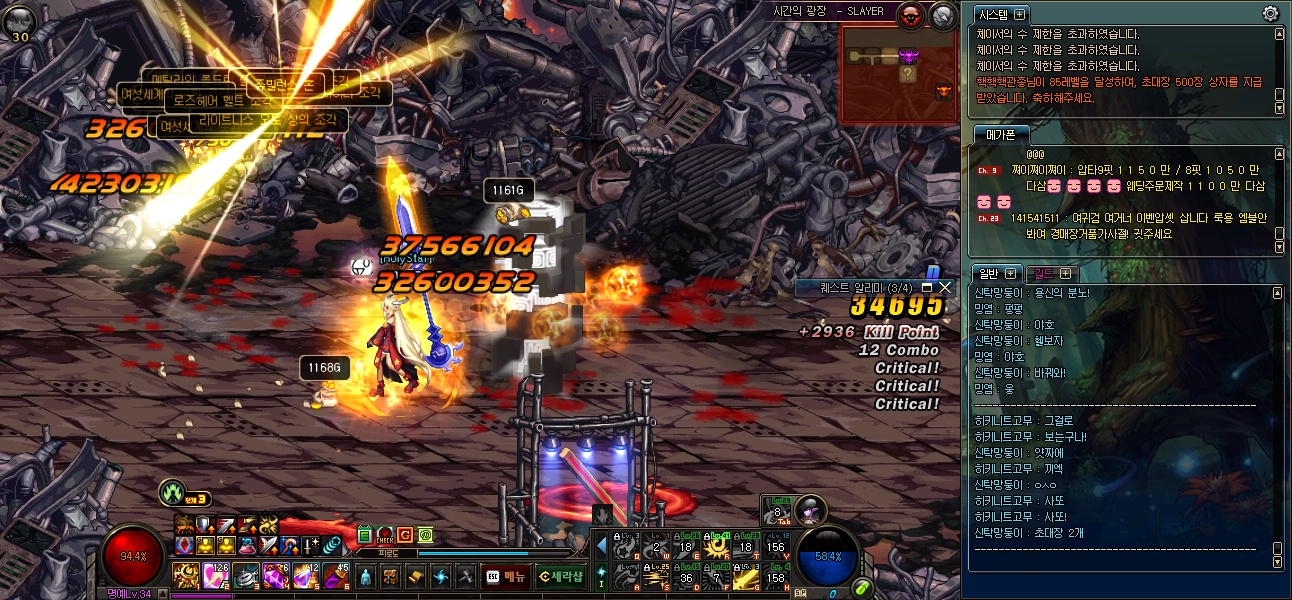Open the 세라샵 cash shop
Viewport: 1292px width, 600px height.
[x=561, y=576]
